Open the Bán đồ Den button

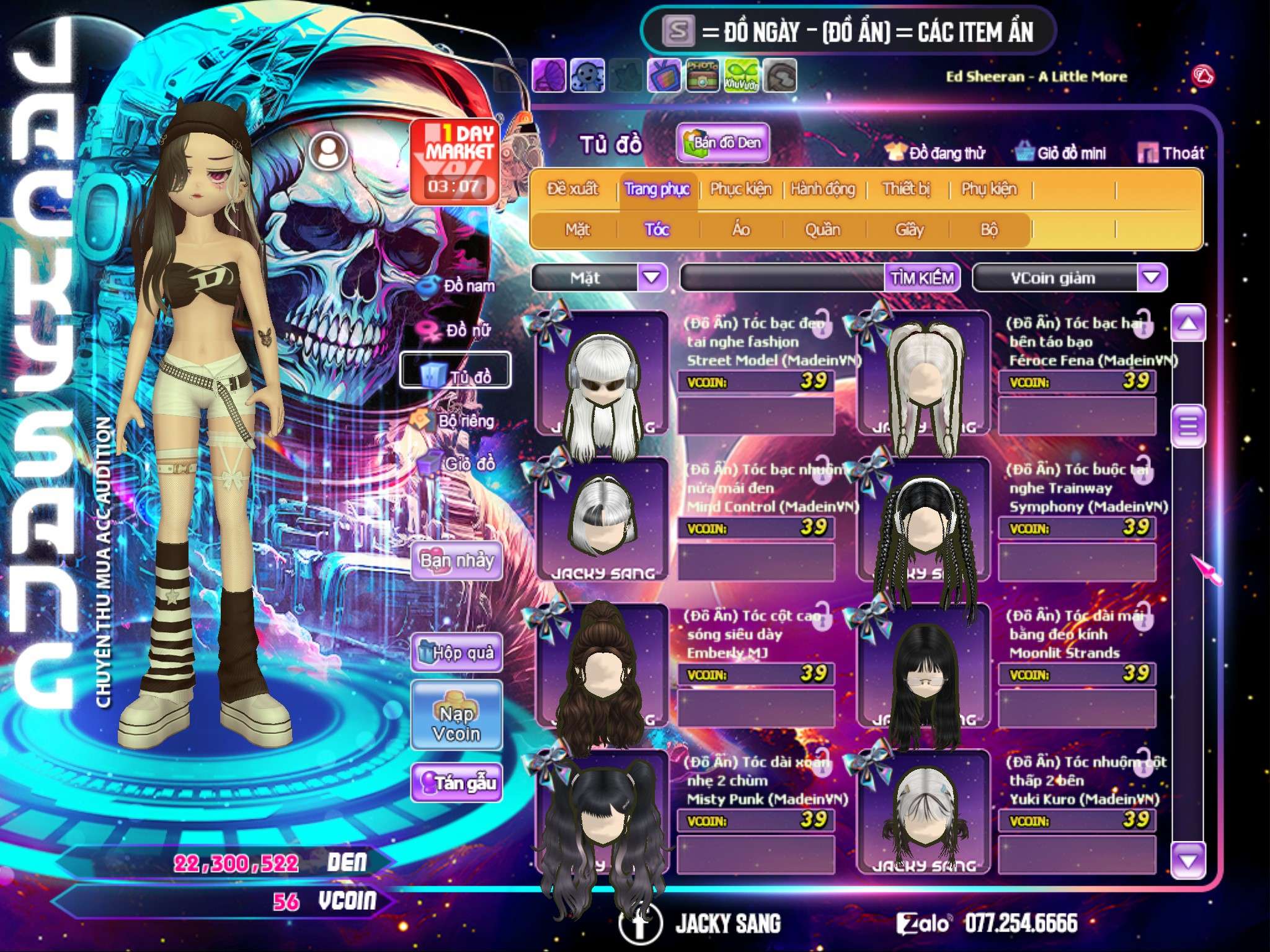[x=722, y=143]
